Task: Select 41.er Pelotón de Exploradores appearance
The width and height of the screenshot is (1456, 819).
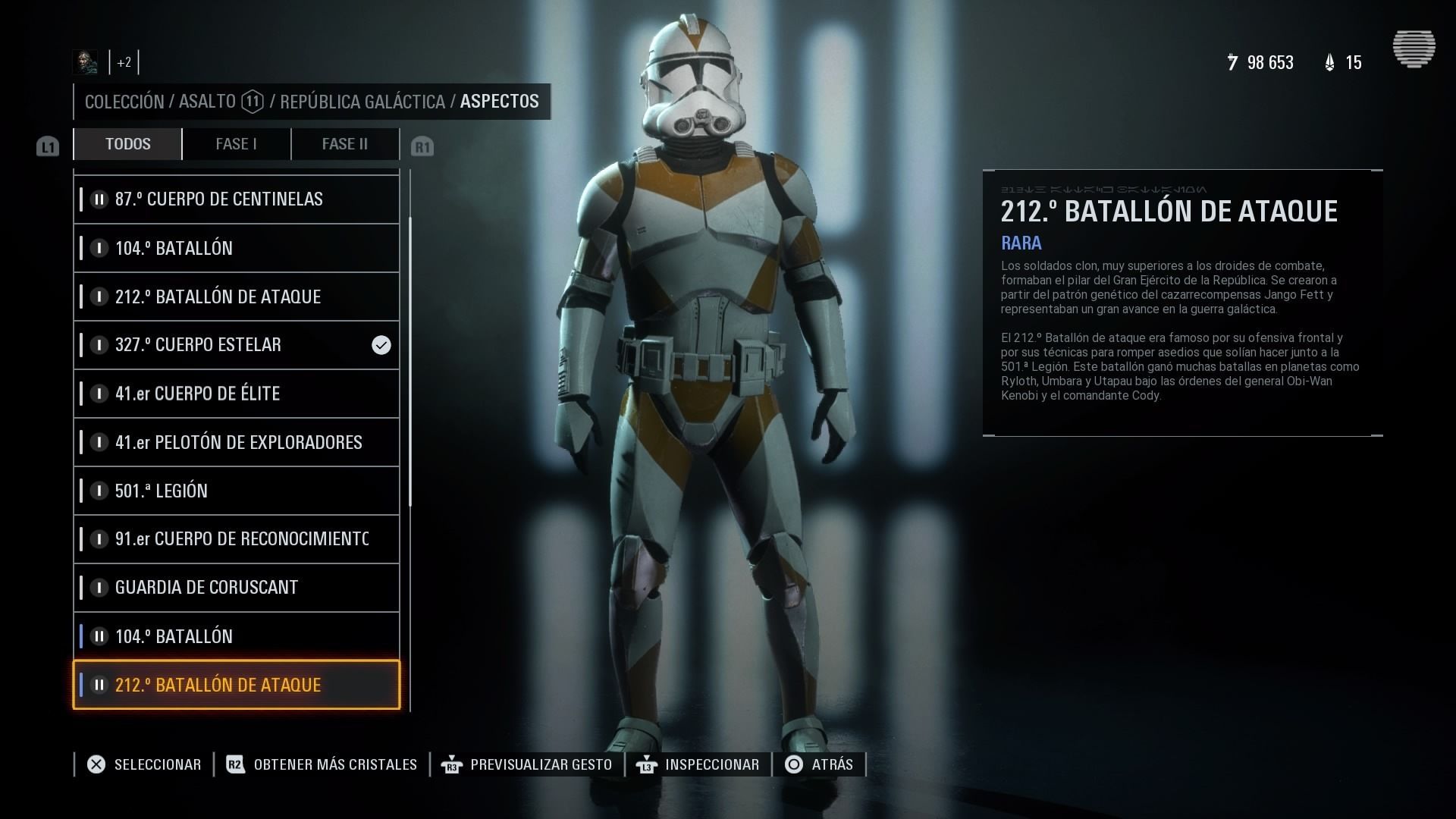Action: 237,442
